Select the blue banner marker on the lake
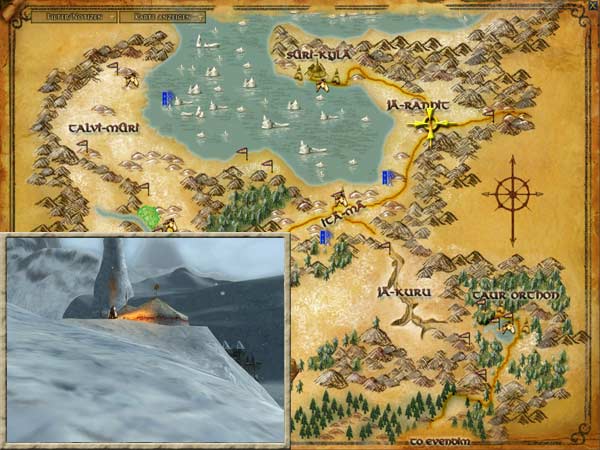This screenshot has width=600, height=450. point(168,98)
